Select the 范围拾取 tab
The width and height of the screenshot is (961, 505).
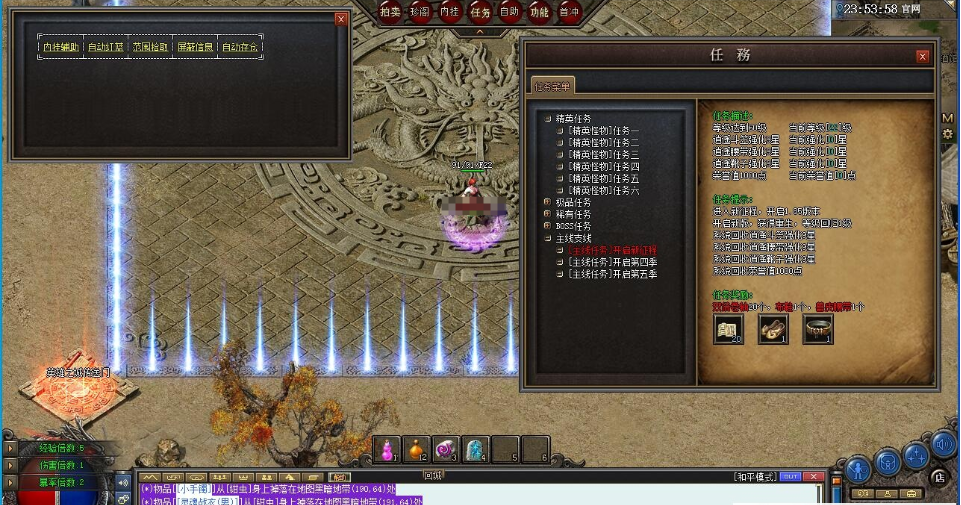point(150,47)
